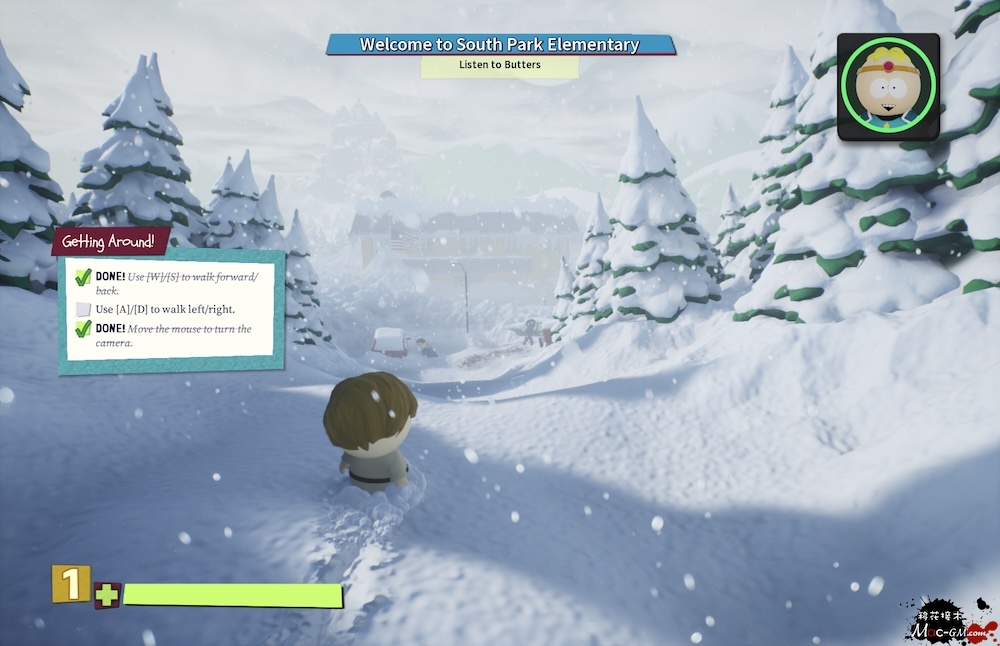
Task: Select the green plus health icon
Action: click(106, 596)
